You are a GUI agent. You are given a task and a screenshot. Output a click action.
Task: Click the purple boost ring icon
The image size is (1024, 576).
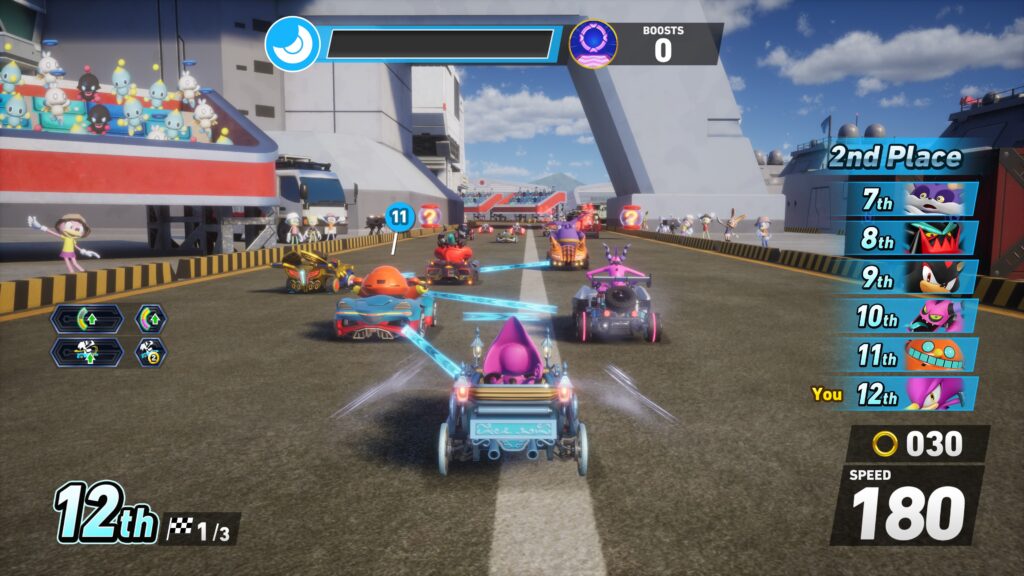pos(592,44)
